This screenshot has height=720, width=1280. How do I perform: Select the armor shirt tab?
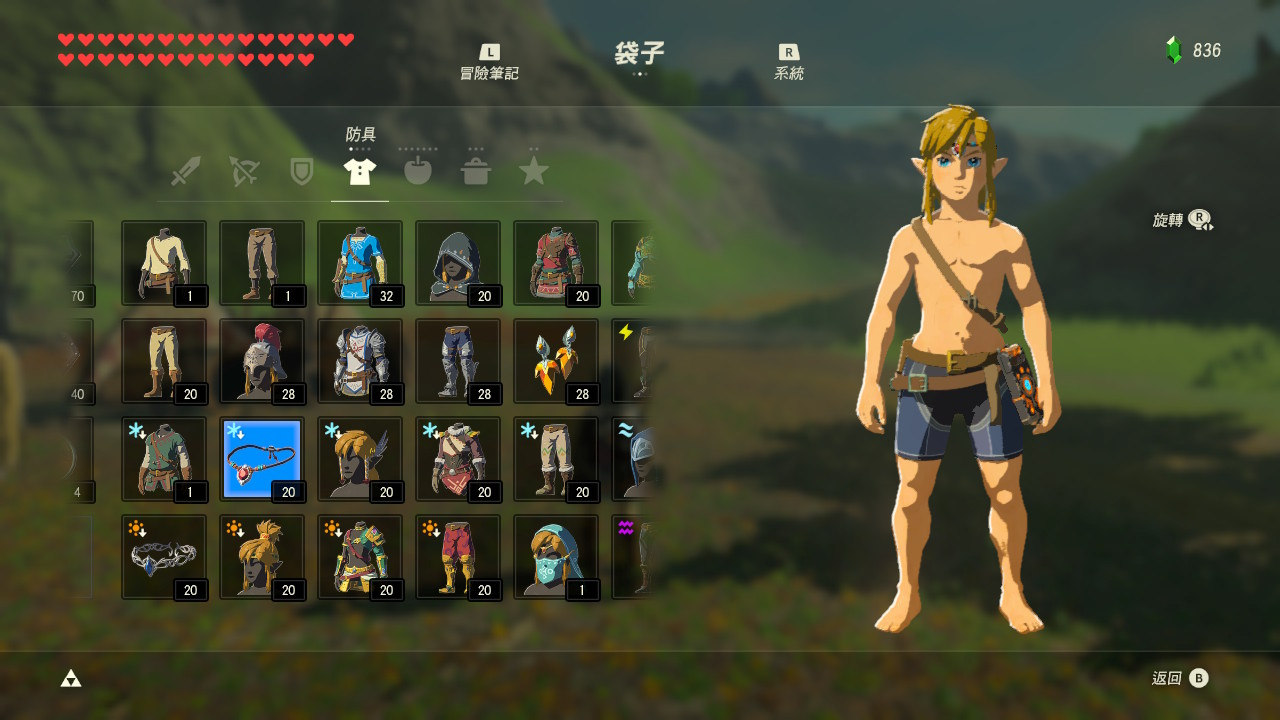coord(360,171)
